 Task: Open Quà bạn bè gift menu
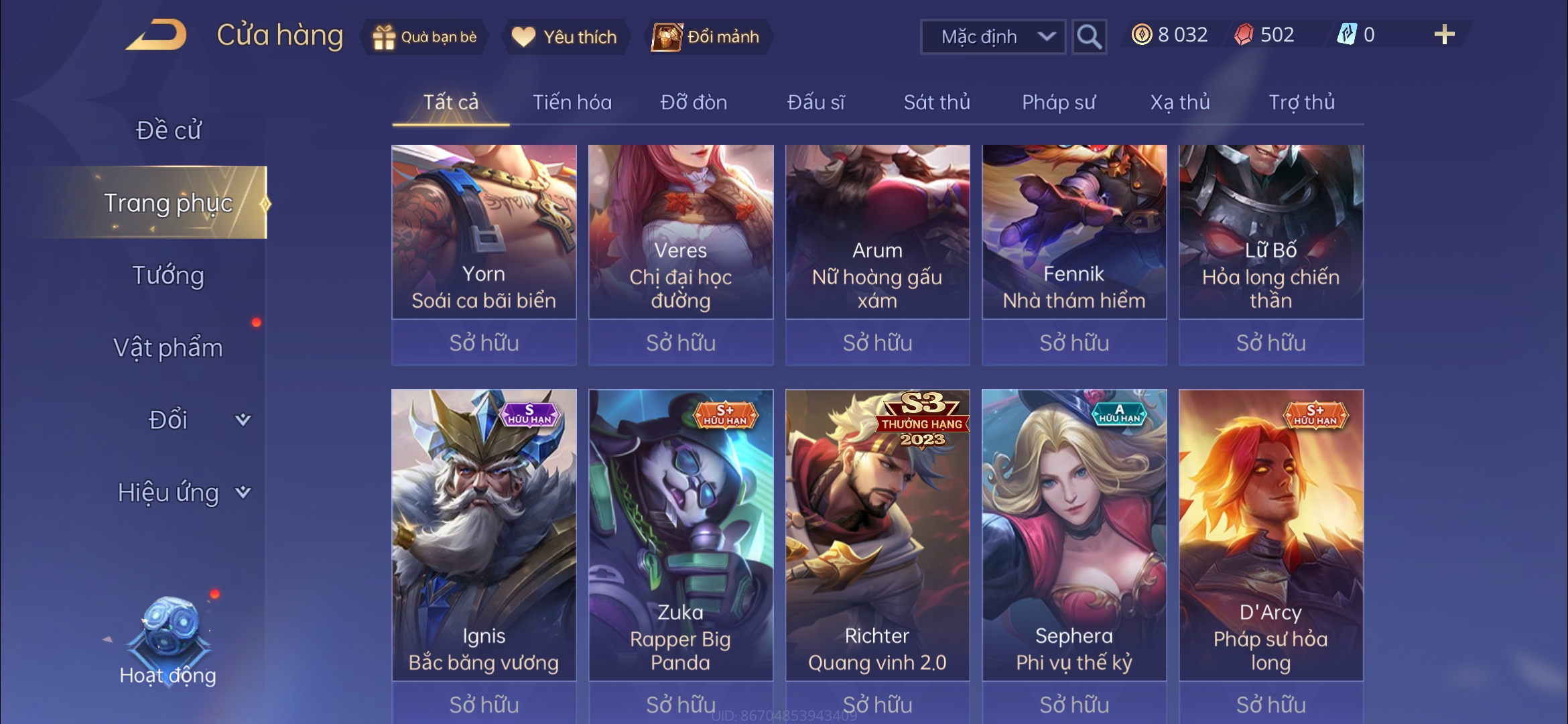(x=425, y=37)
